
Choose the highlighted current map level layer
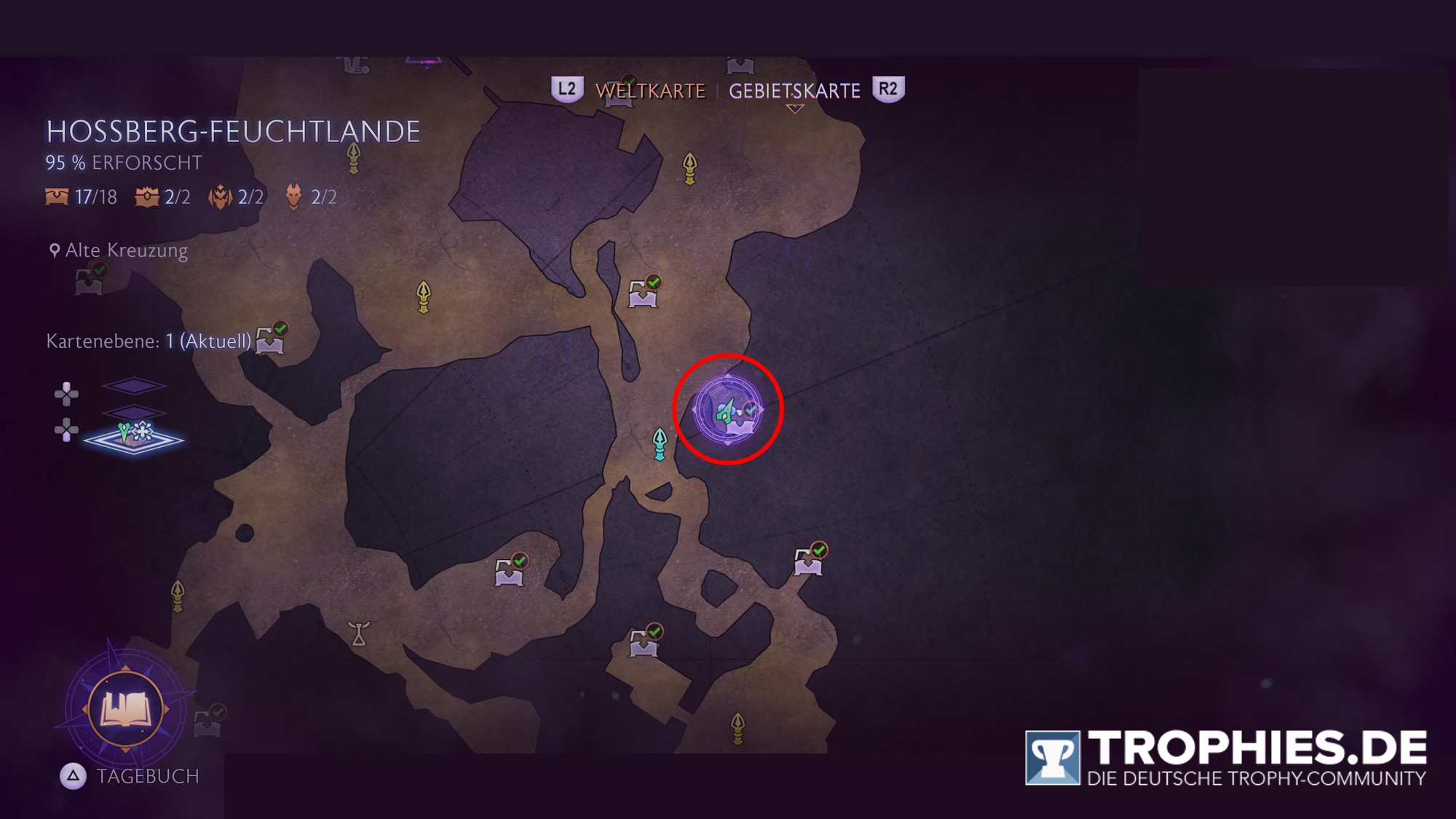(x=133, y=437)
